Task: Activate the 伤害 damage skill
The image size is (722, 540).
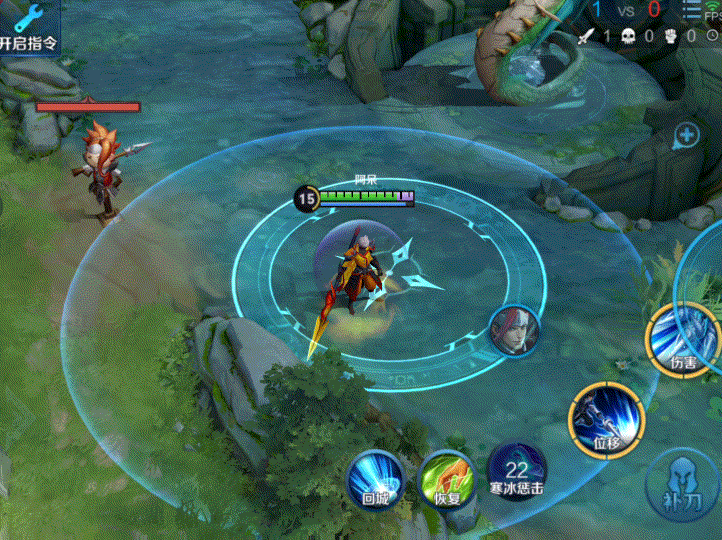Action: point(683,340)
